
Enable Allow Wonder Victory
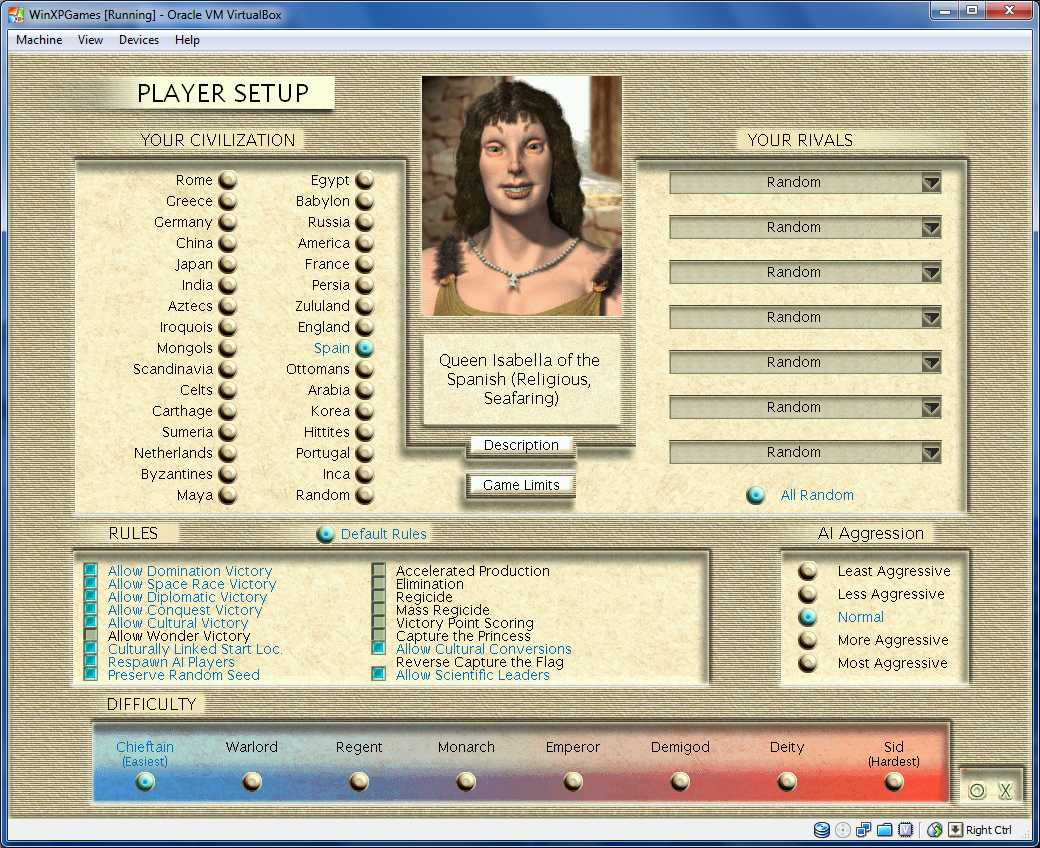(91, 636)
